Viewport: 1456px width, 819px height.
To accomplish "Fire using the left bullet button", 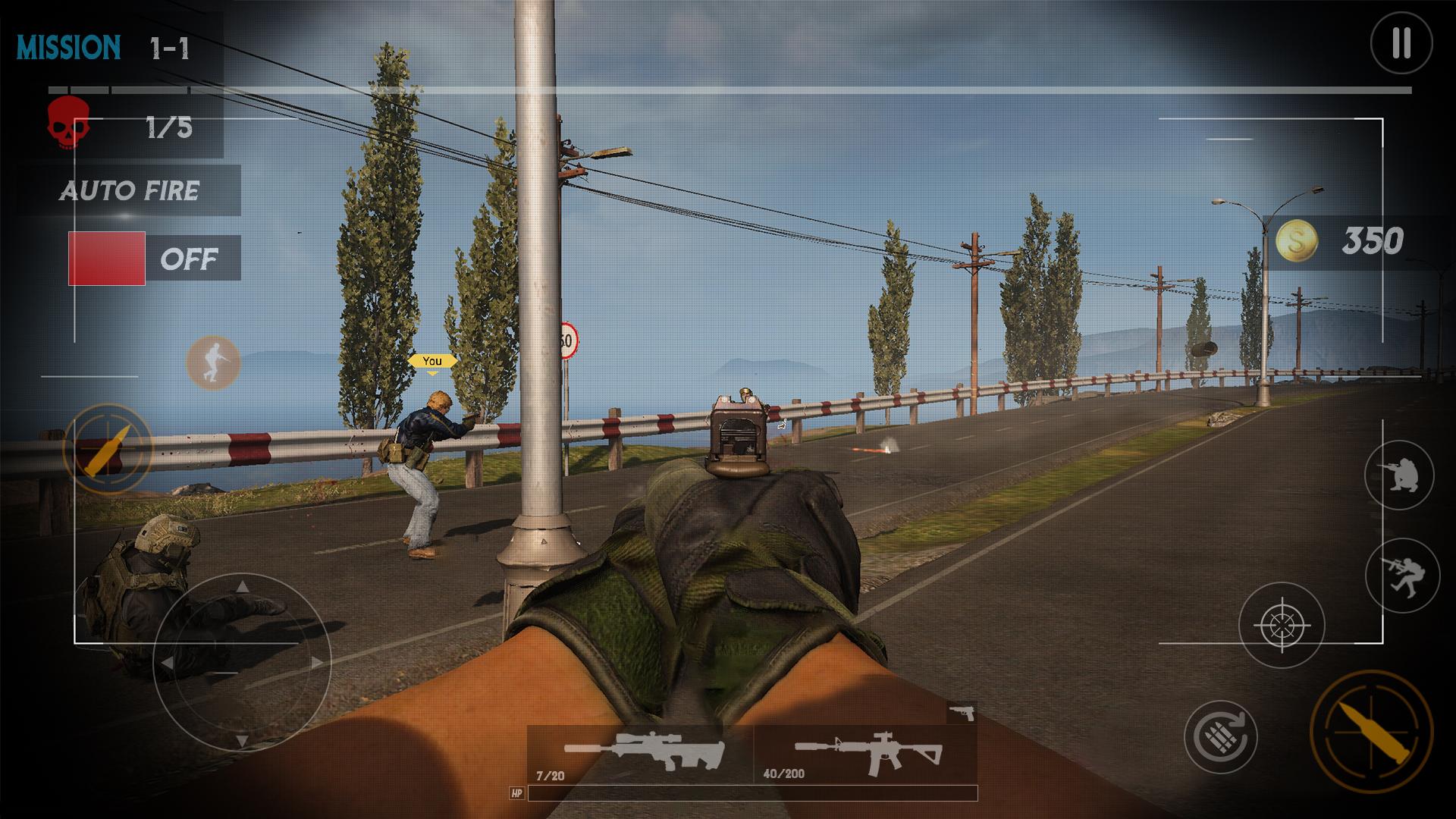I will click(108, 449).
